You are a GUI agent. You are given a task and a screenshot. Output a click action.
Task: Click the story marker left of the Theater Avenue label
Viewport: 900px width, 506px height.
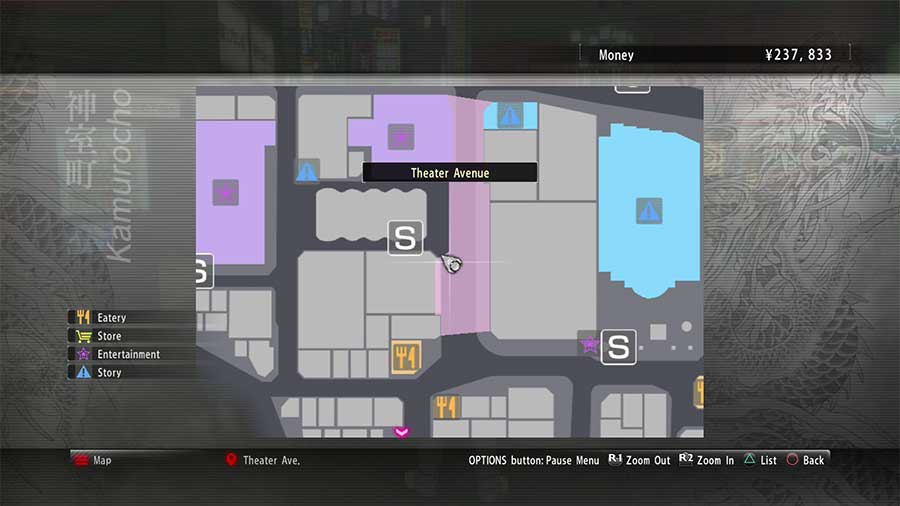307,171
